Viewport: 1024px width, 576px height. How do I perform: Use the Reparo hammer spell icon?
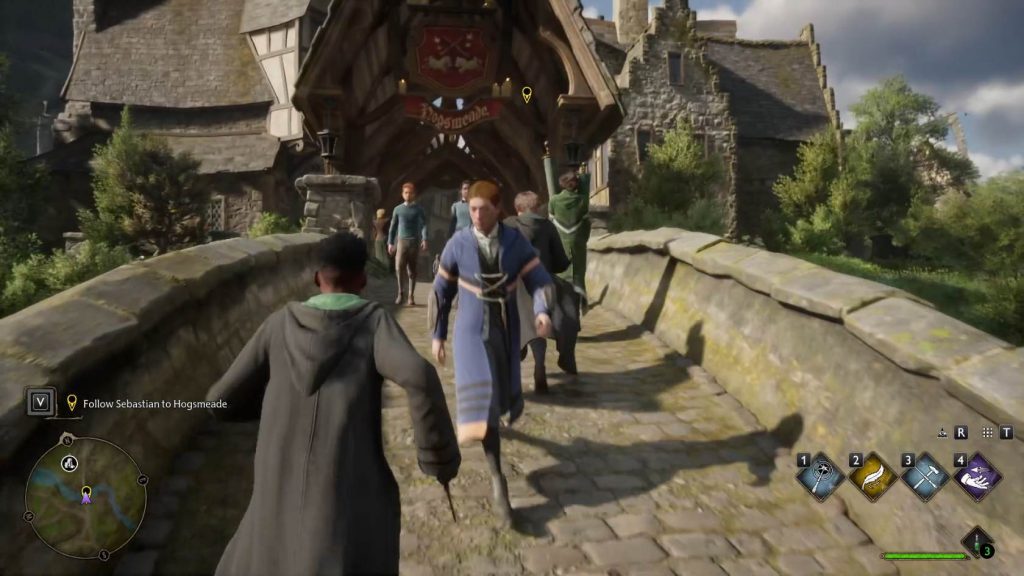[x=925, y=477]
